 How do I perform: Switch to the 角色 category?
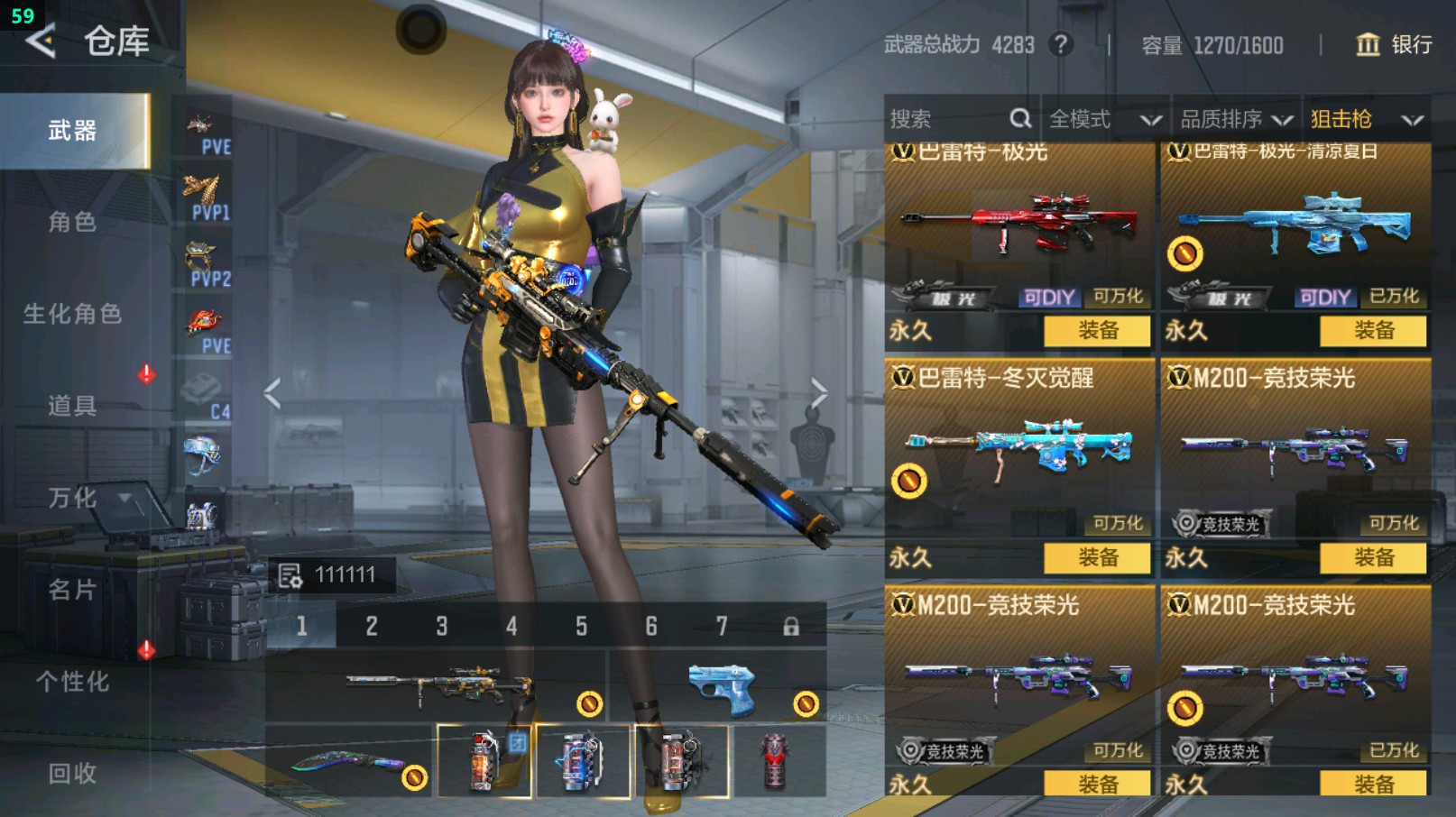pos(72,222)
